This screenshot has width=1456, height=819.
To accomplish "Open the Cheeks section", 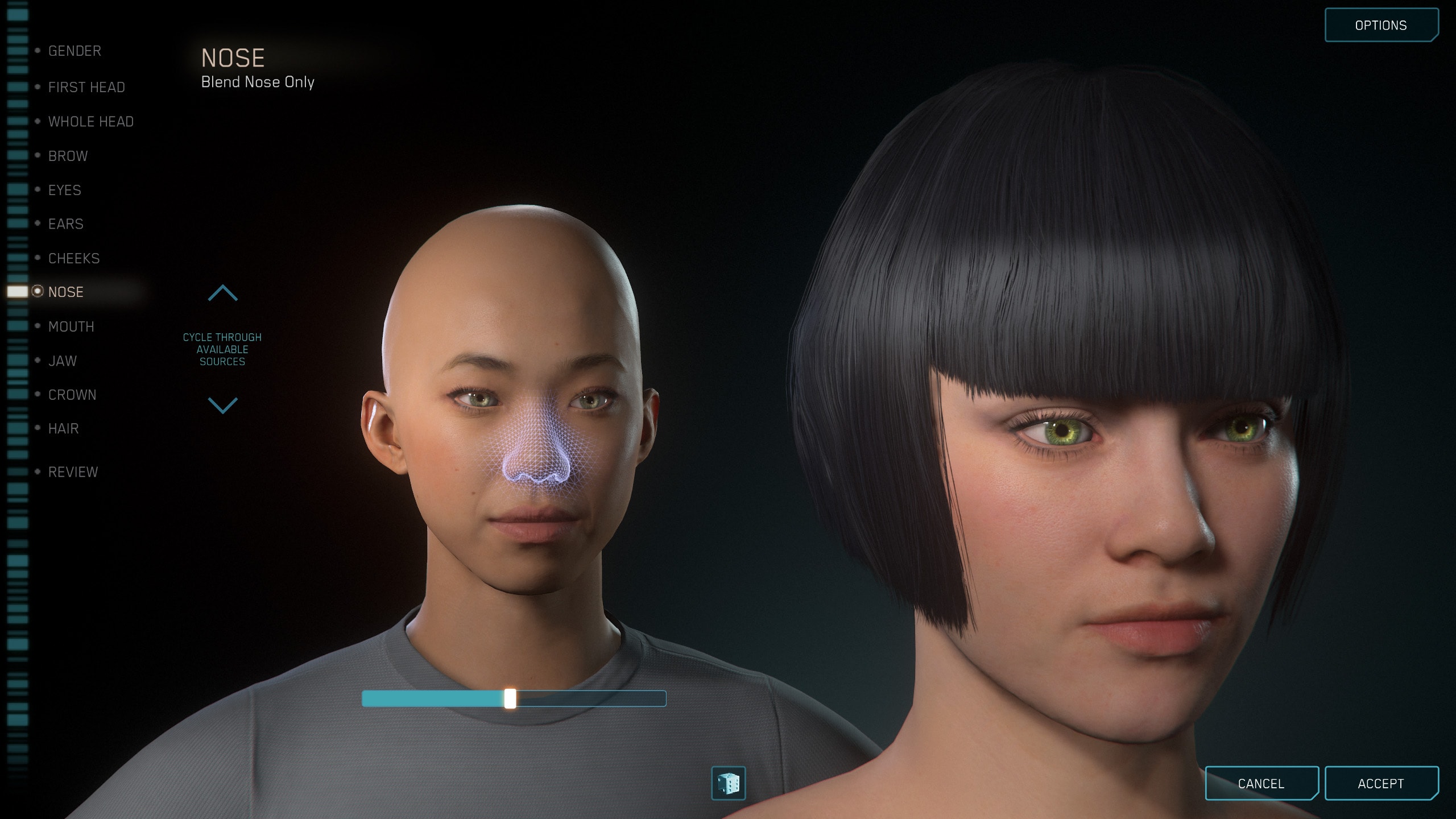I will 74,258.
